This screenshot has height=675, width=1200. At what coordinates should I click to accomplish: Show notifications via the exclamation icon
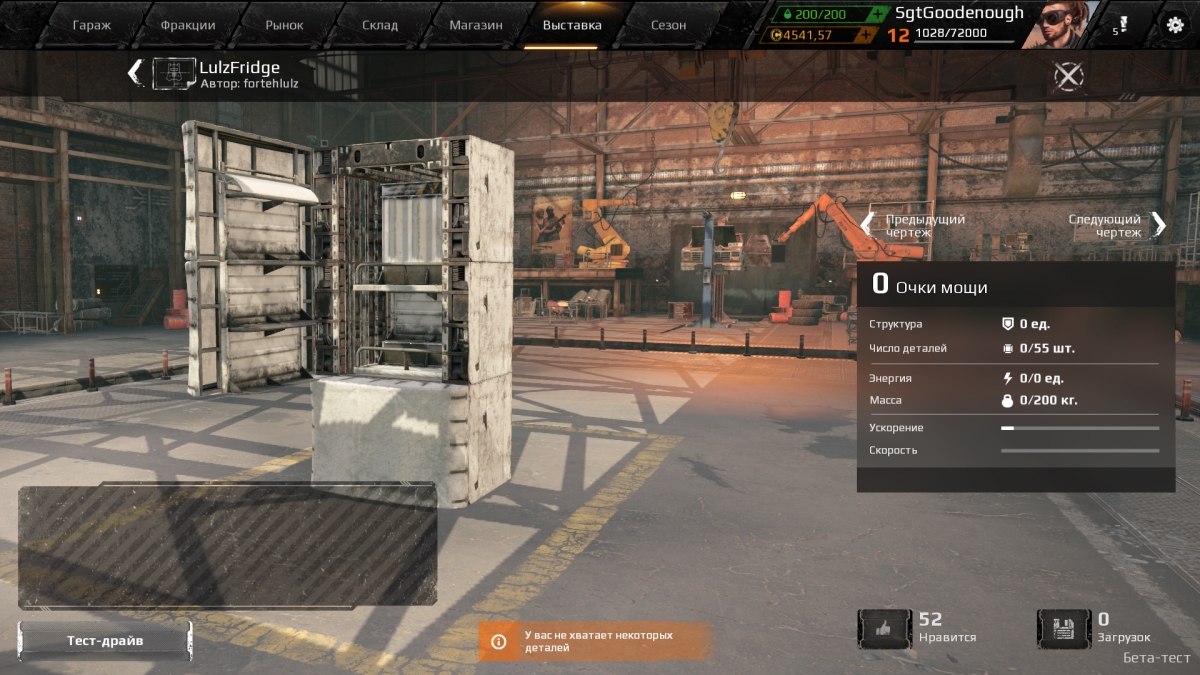tap(1122, 25)
